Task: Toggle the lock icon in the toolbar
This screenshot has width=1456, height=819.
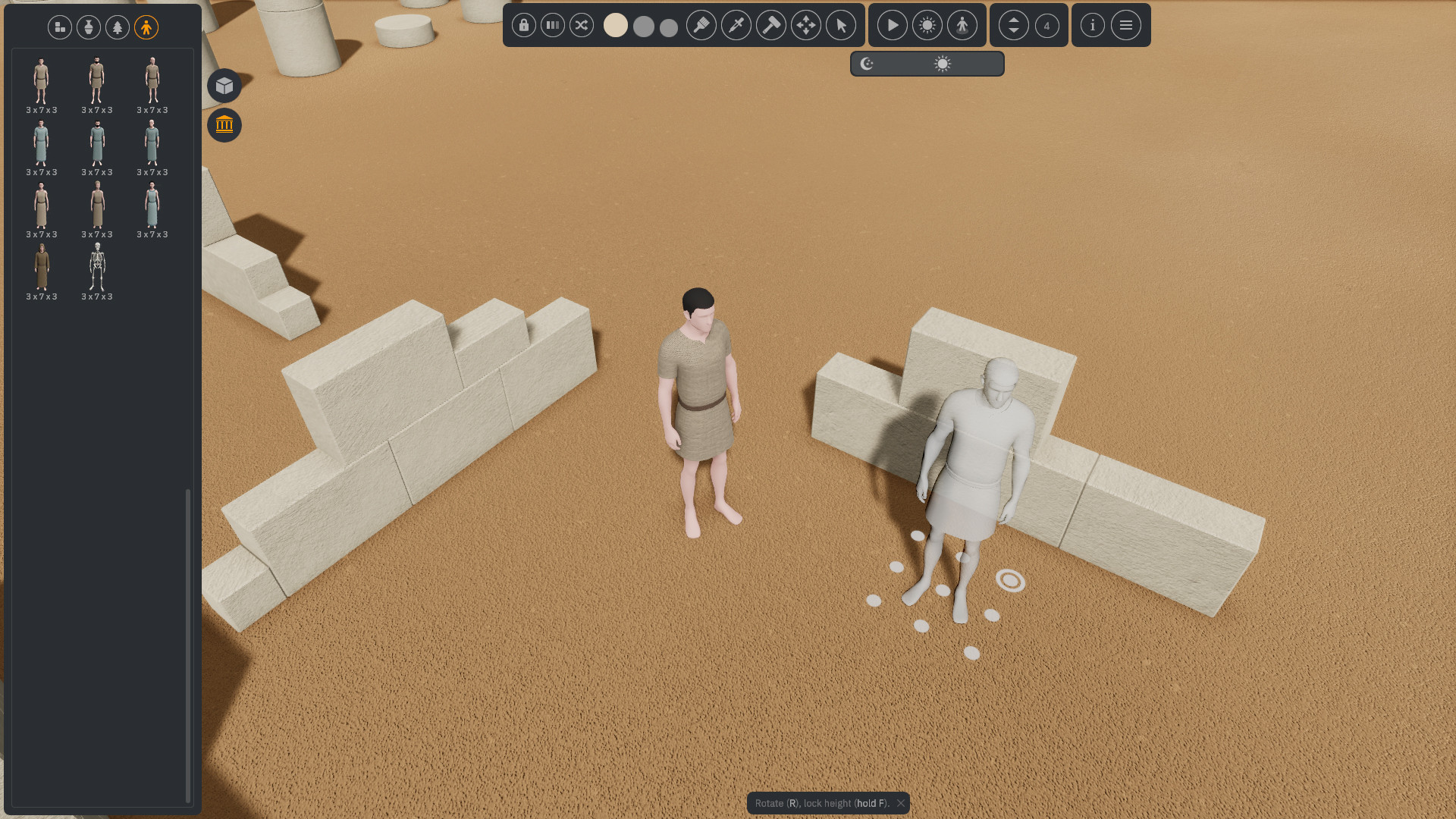Action: point(524,25)
